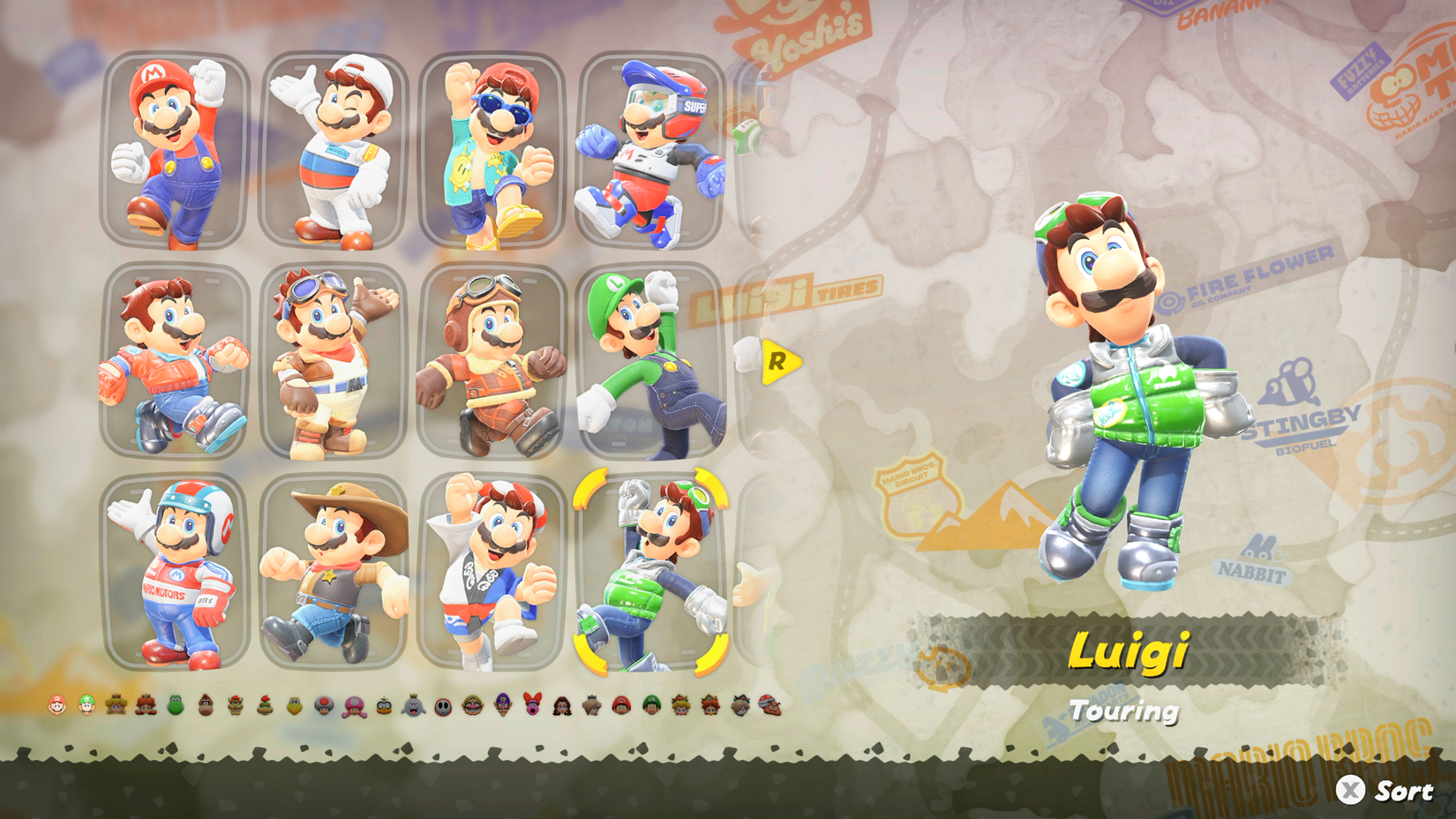
Task: Select the Yoshi character icon
Action: (175, 704)
